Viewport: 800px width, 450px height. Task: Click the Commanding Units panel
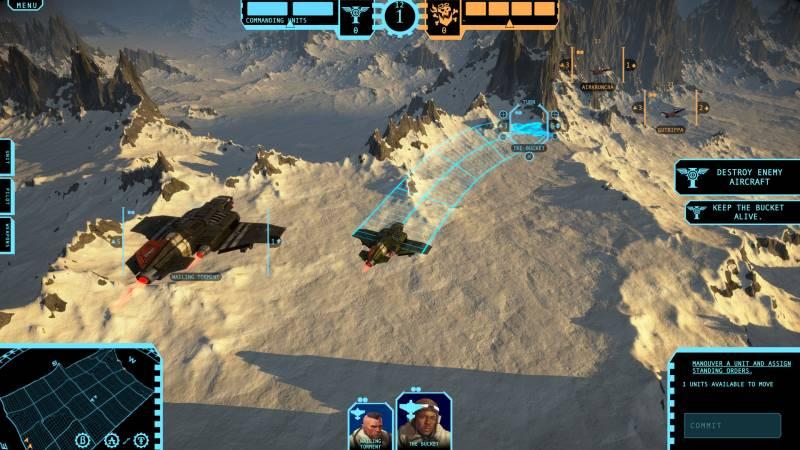(x=290, y=11)
